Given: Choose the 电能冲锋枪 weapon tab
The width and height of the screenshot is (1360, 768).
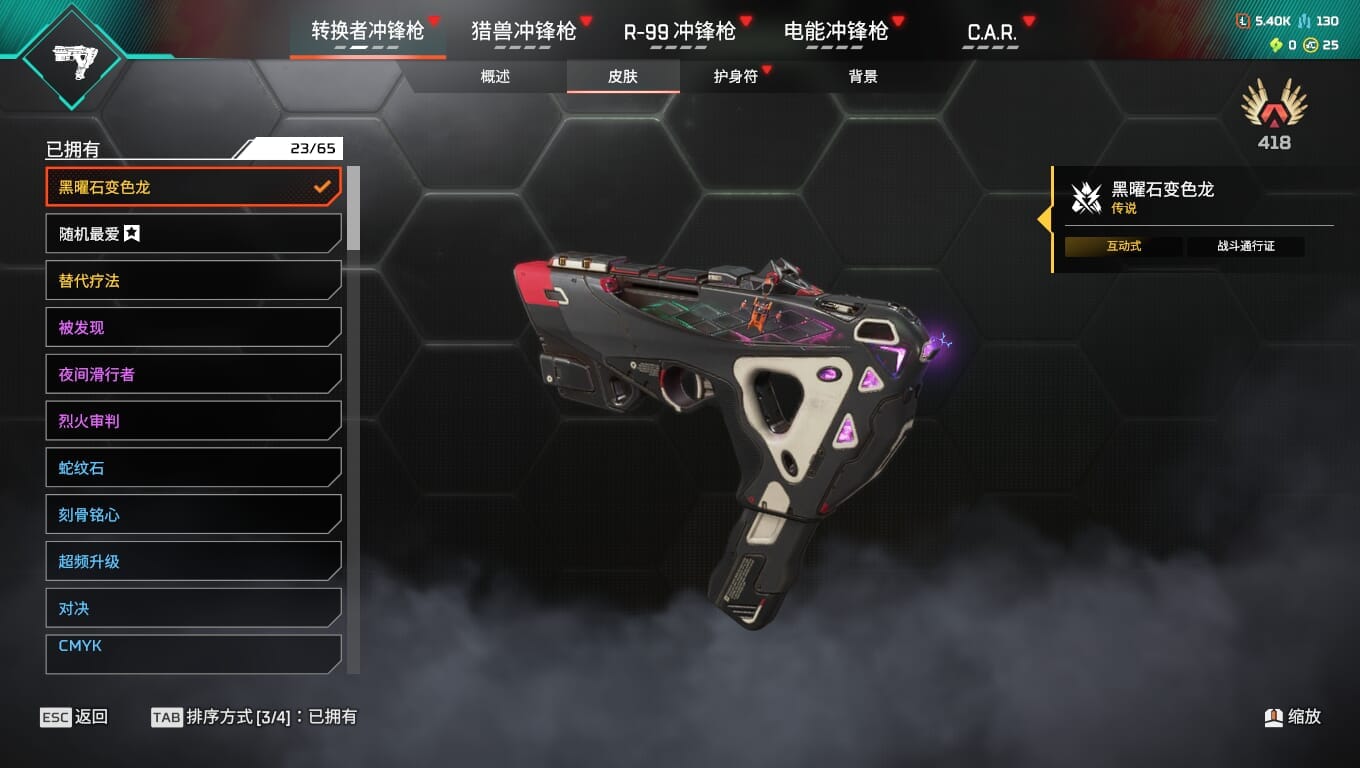Looking at the screenshot, I should [835, 31].
